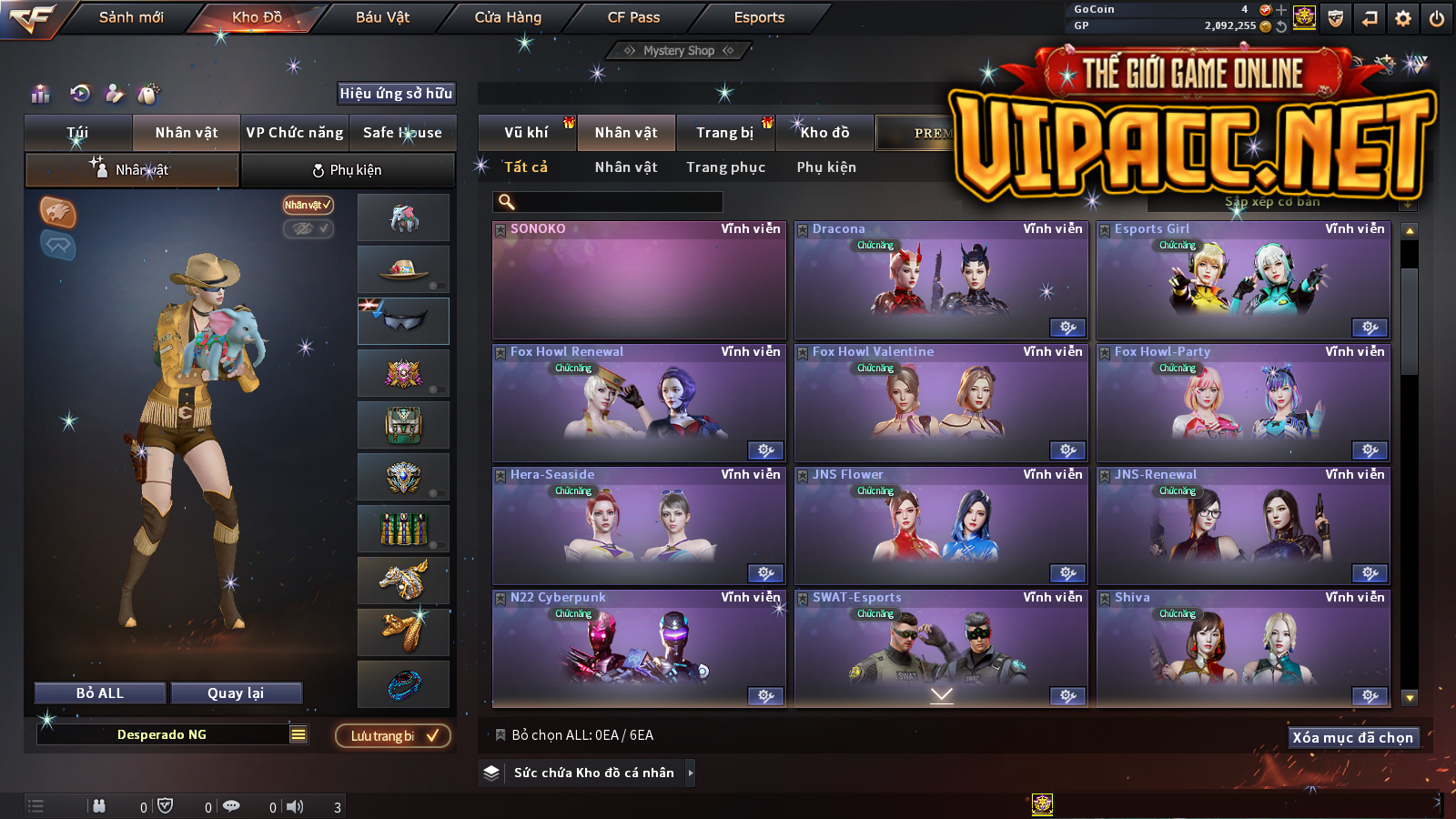Save loadout with Lưu trang bị
1456x819 pixels.
click(x=393, y=736)
